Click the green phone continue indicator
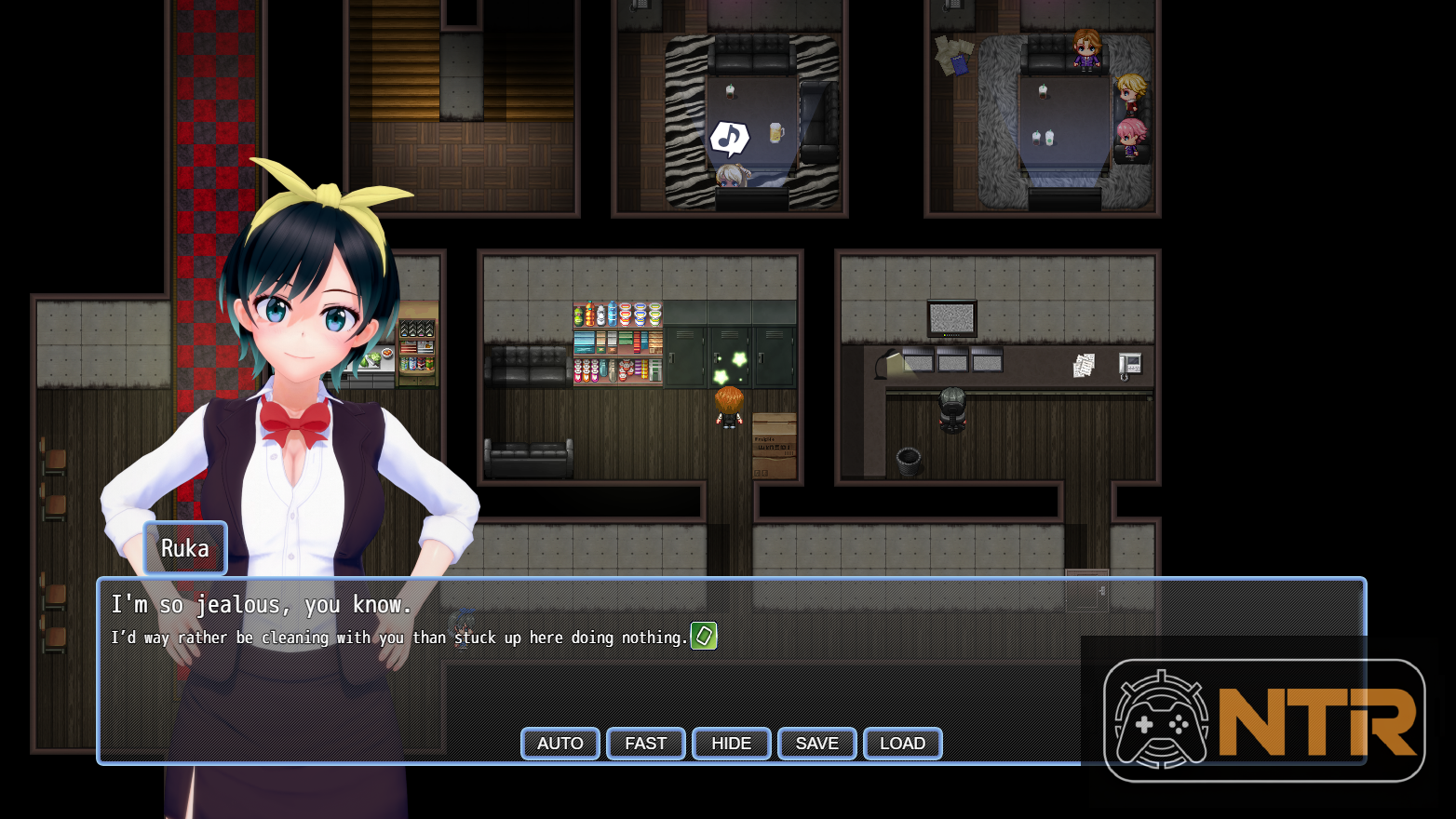1456x819 pixels. click(x=704, y=637)
